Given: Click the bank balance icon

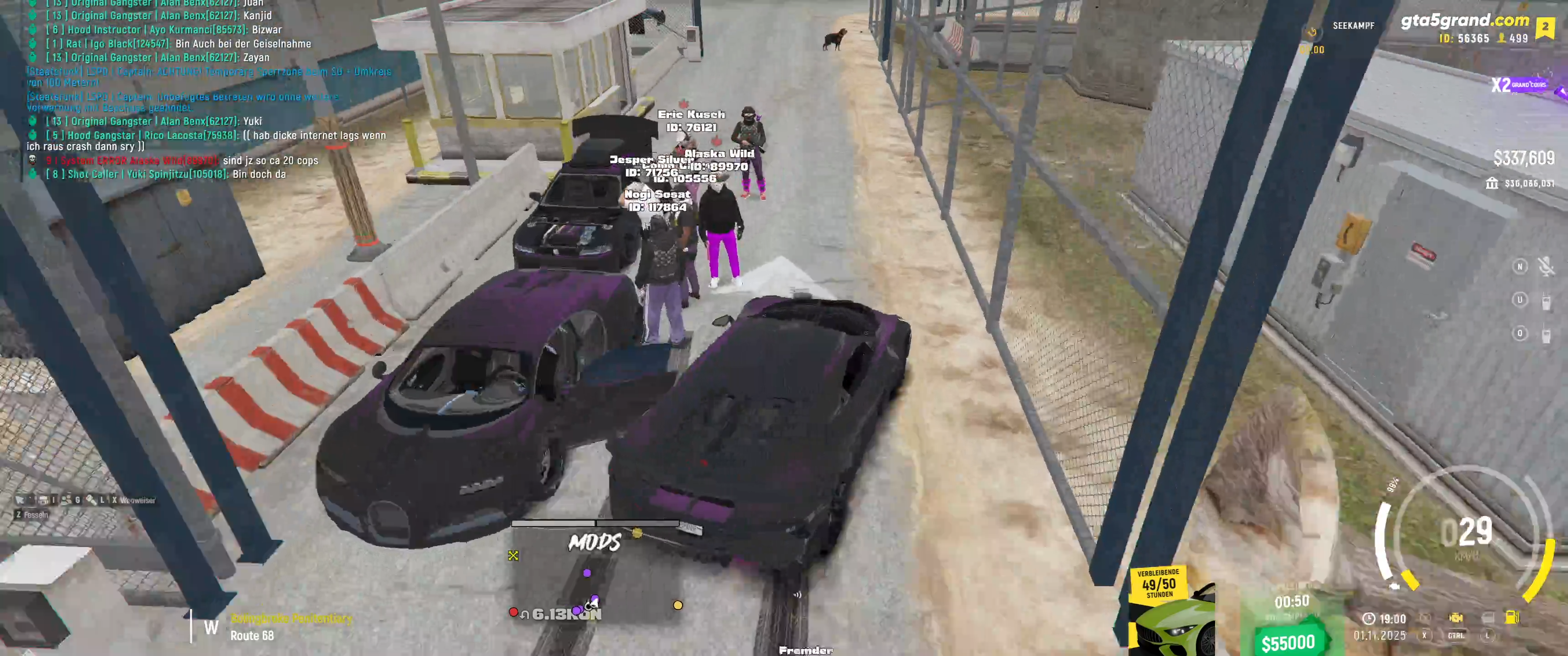Looking at the screenshot, I should (x=1491, y=183).
